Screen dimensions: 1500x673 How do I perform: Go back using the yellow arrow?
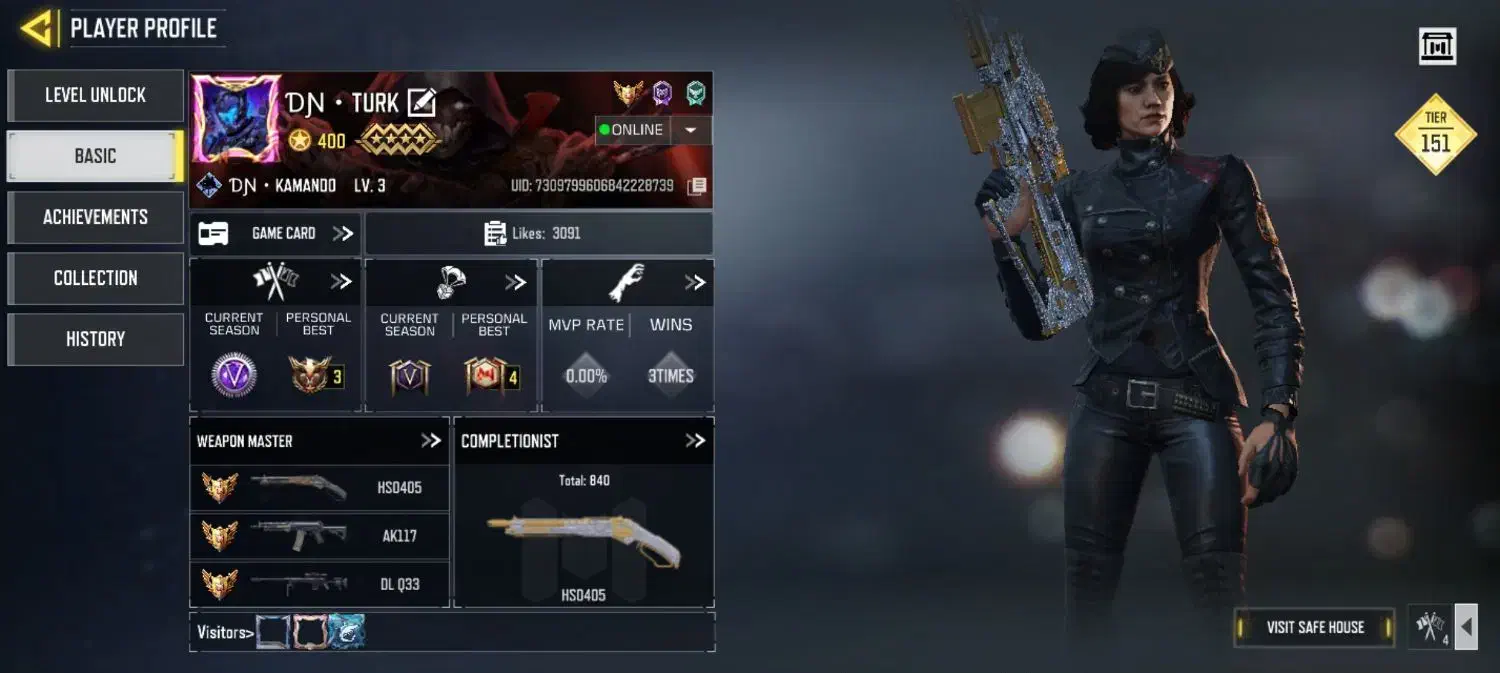click(37, 28)
